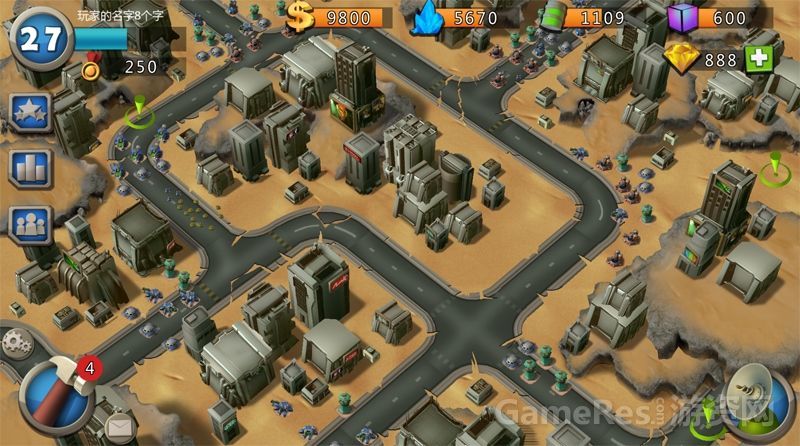Image resolution: width=800 pixels, height=446 pixels.
Task: Open the hammer build menu
Action: coord(57,393)
